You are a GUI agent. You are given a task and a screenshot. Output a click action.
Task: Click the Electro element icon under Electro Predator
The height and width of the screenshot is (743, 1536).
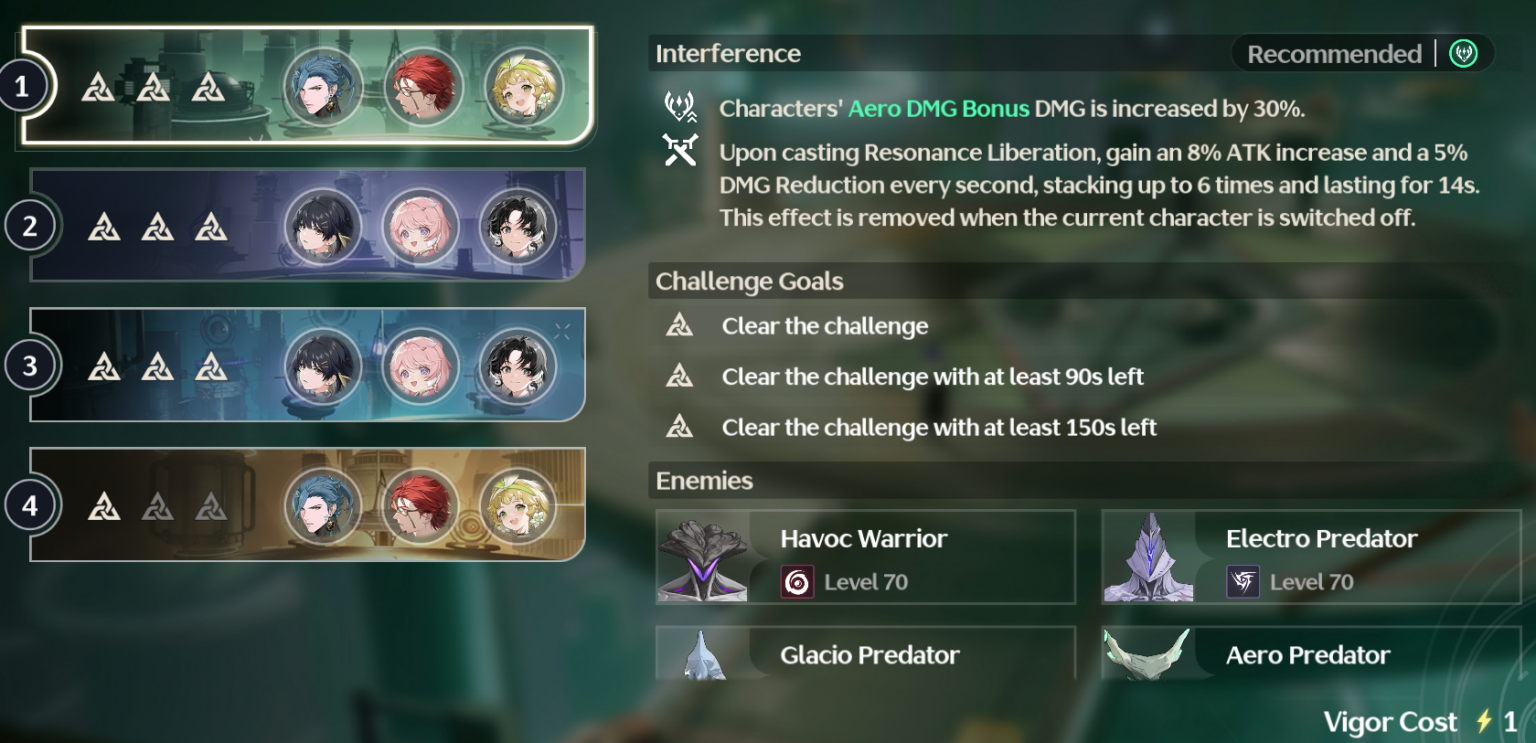click(x=1241, y=580)
